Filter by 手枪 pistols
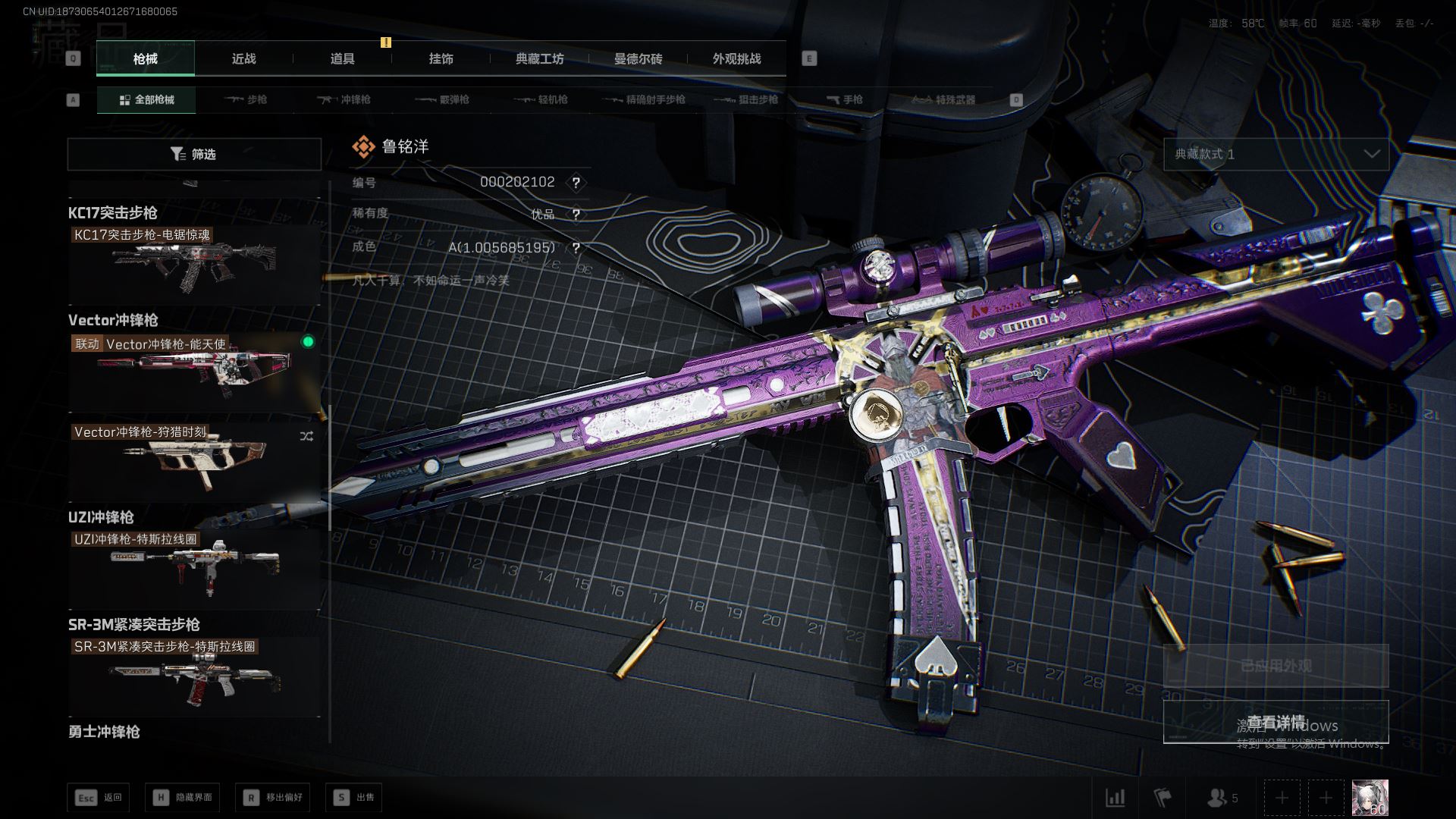Screen dimensions: 1456x819 (x=844, y=99)
